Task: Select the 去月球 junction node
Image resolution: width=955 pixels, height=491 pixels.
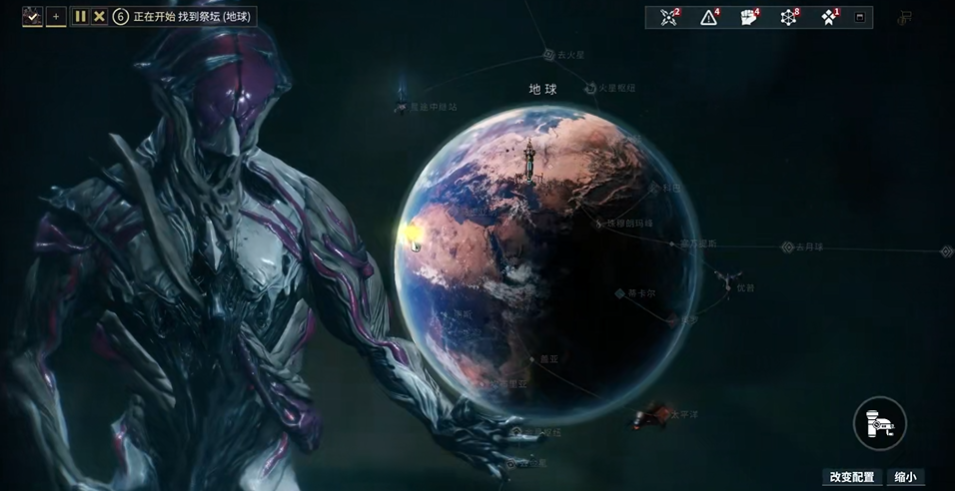Action: point(787,247)
